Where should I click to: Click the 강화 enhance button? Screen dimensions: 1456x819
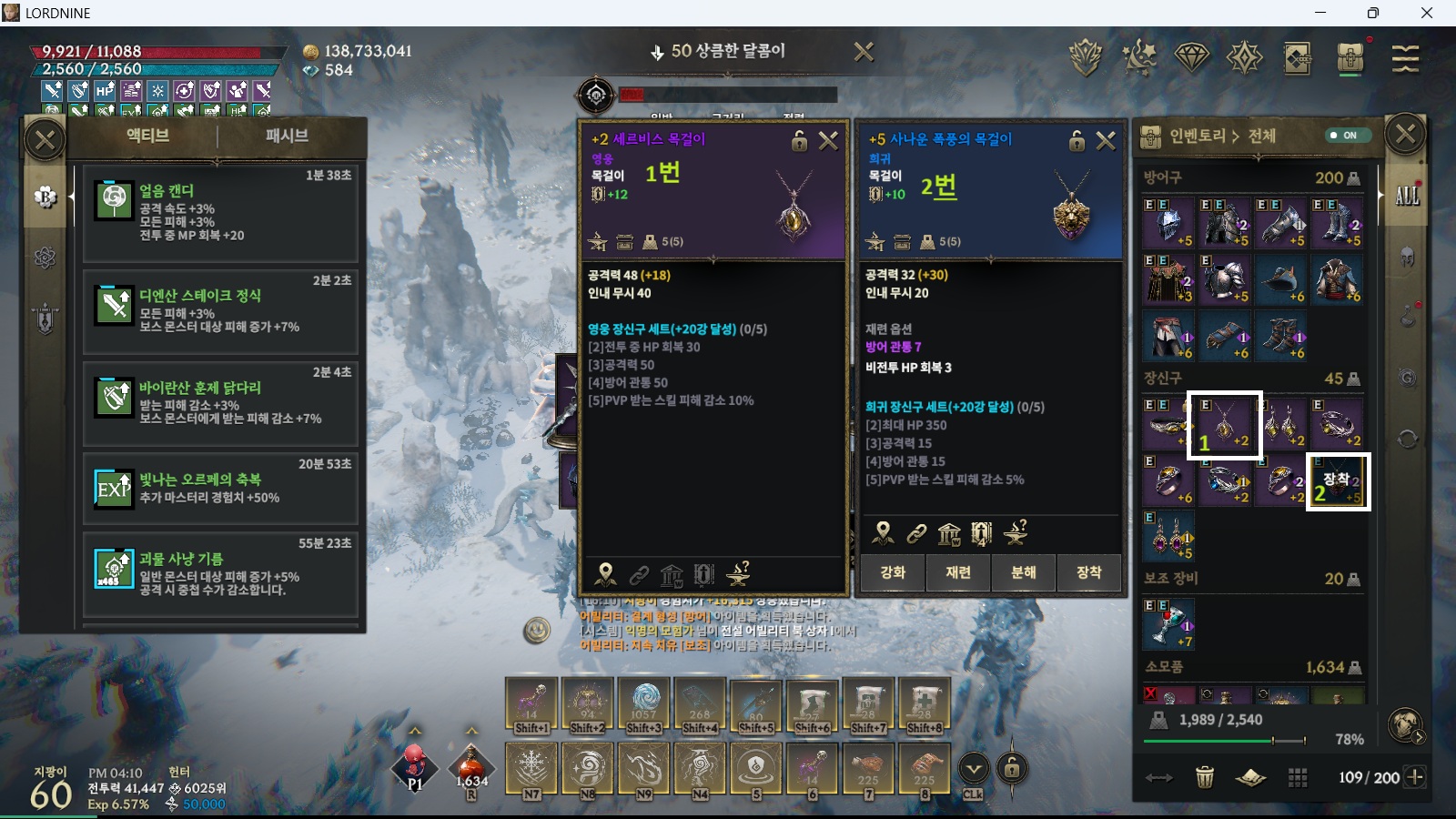893,572
